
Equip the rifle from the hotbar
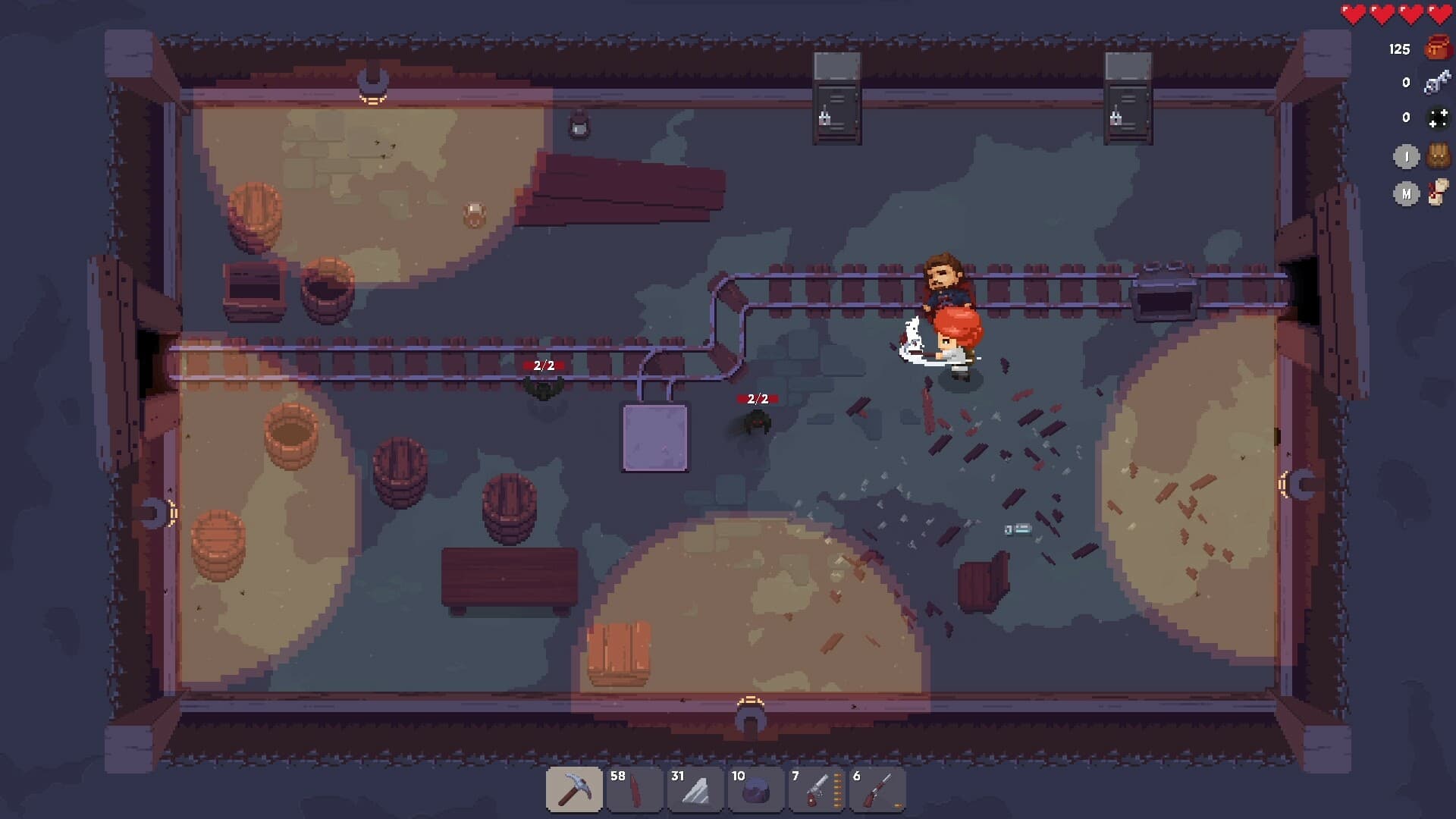877,789
